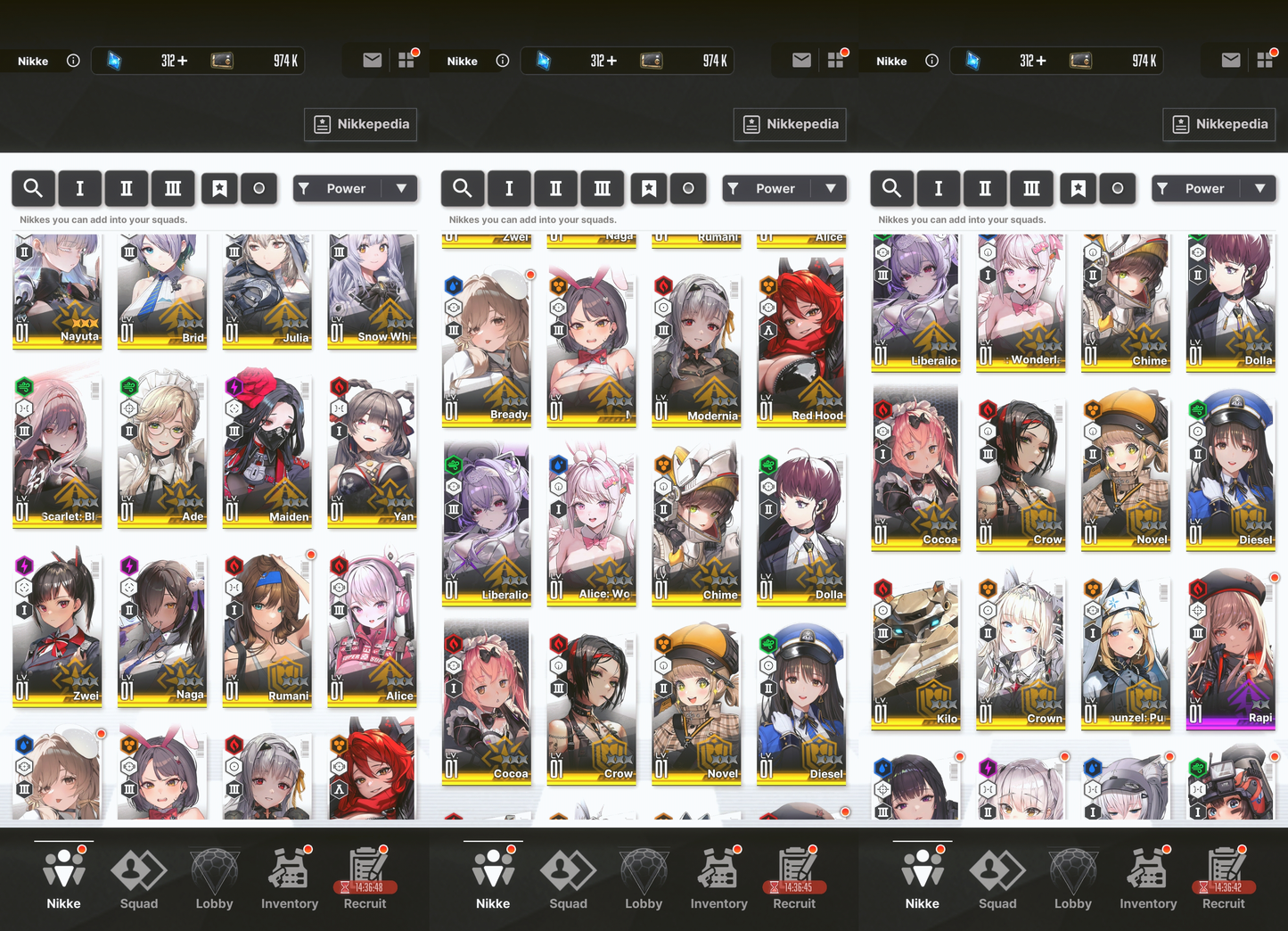Open the Power sort dropdown in the right panel
This screenshot has width=1288, height=931.
(x=1214, y=188)
